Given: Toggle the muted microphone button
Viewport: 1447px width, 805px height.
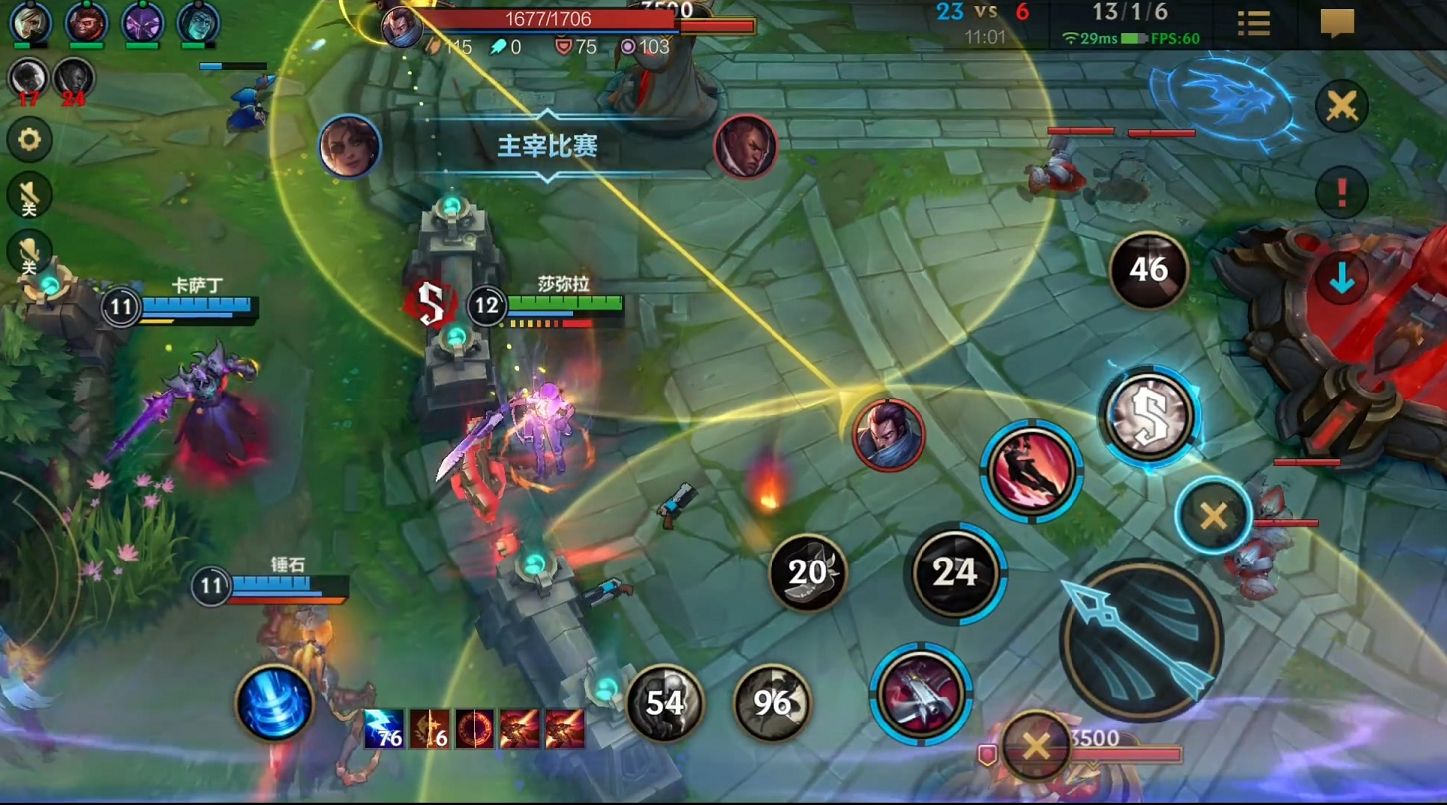Looking at the screenshot, I should pyautogui.click(x=29, y=253).
